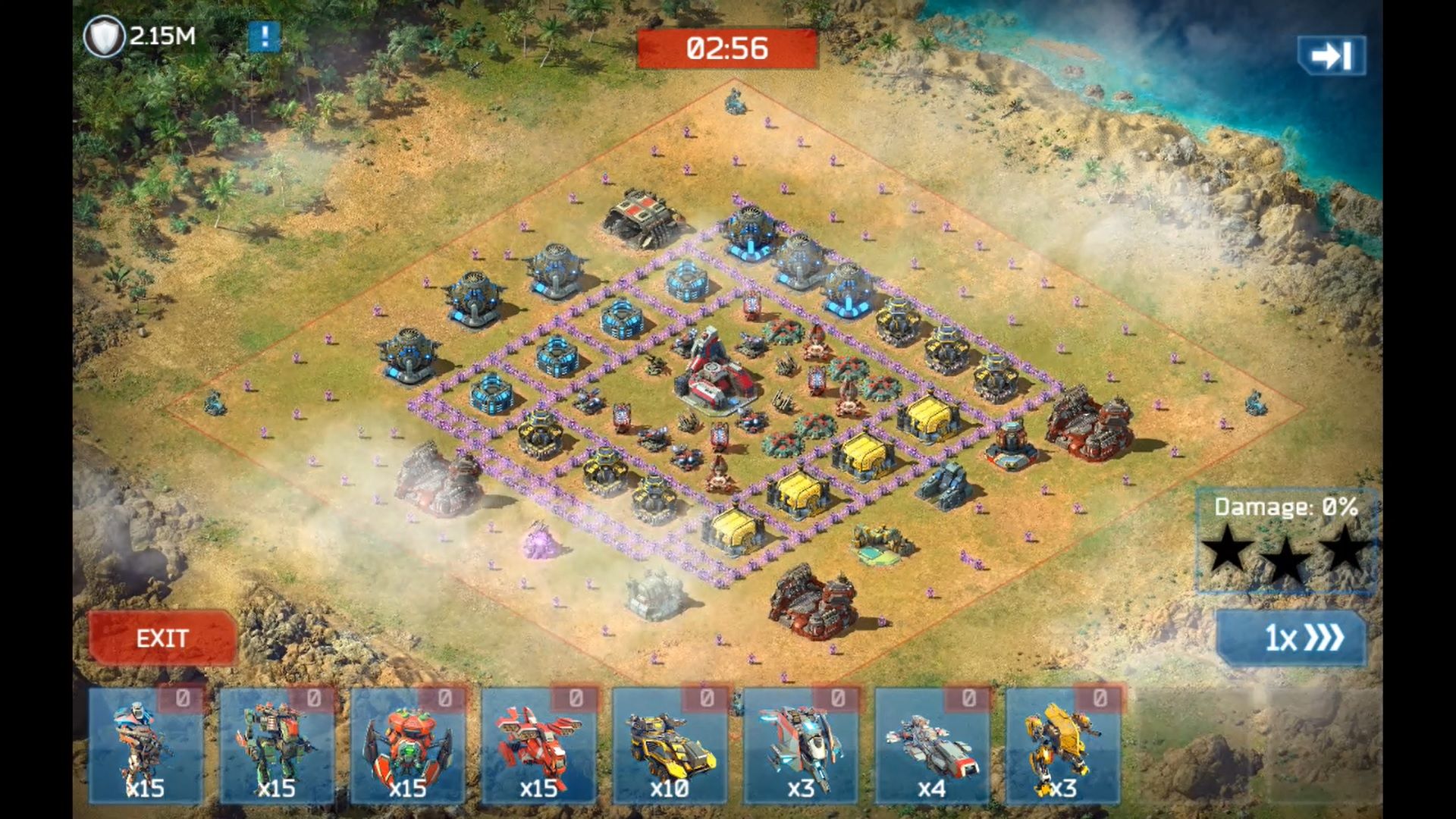Select the orange spider-legged walker unit card
Screen dimensions: 1456x819
(x=408, y=746)
